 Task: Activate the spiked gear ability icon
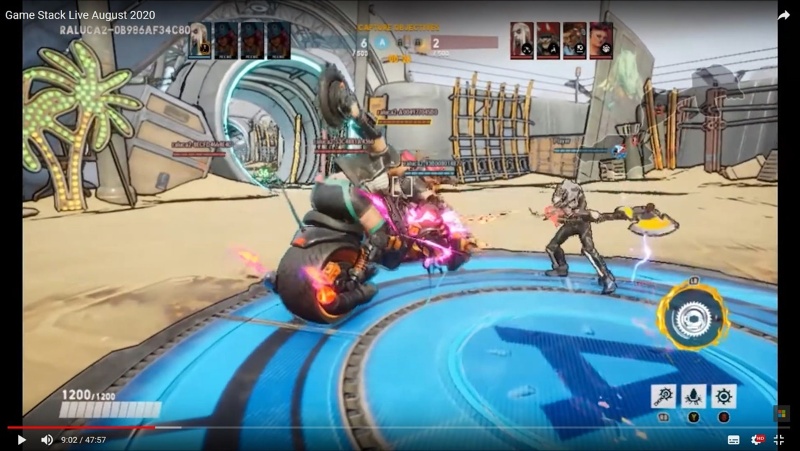(723, 396)
